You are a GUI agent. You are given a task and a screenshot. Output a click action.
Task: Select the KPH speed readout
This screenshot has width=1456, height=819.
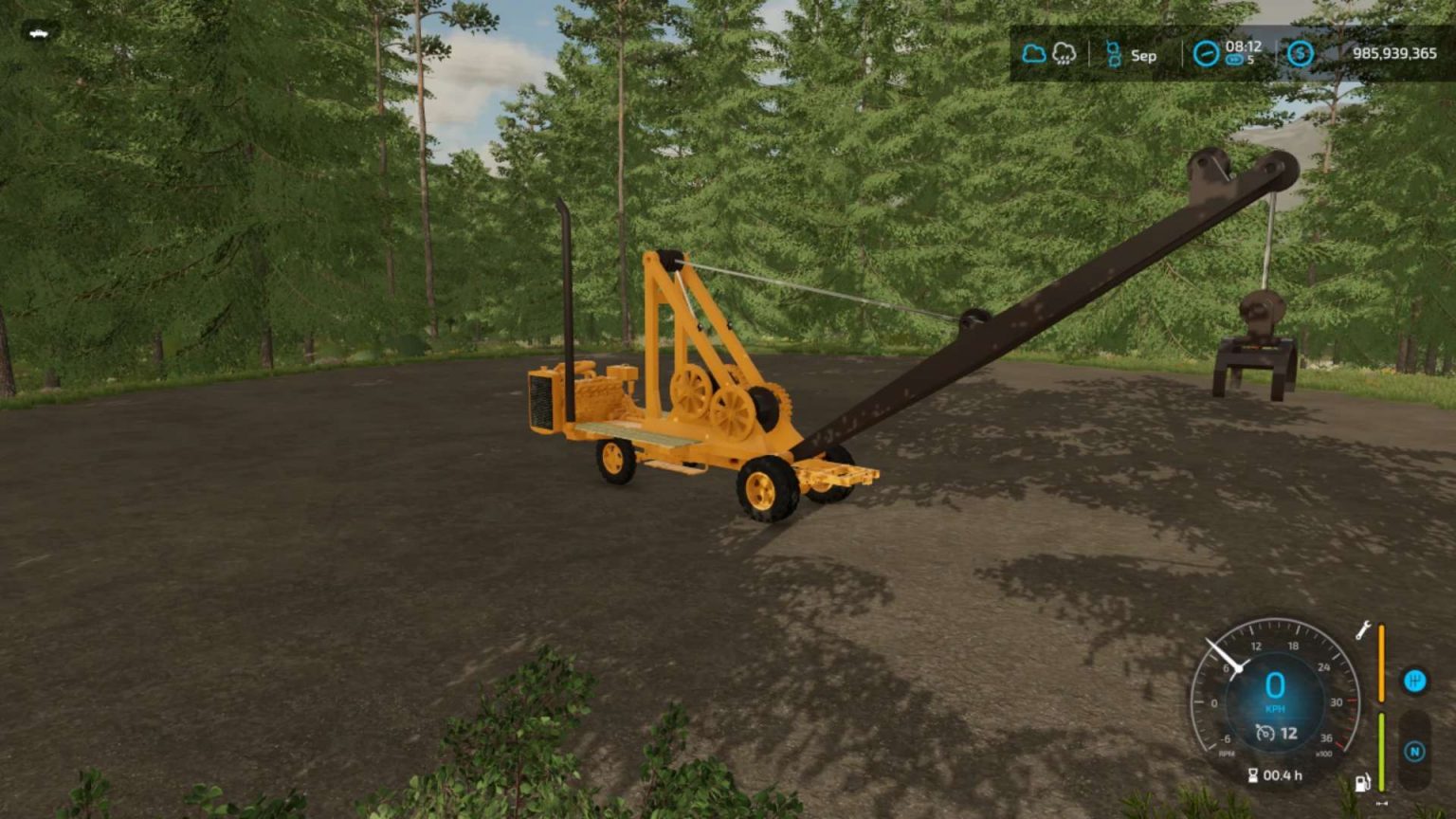1277,708
